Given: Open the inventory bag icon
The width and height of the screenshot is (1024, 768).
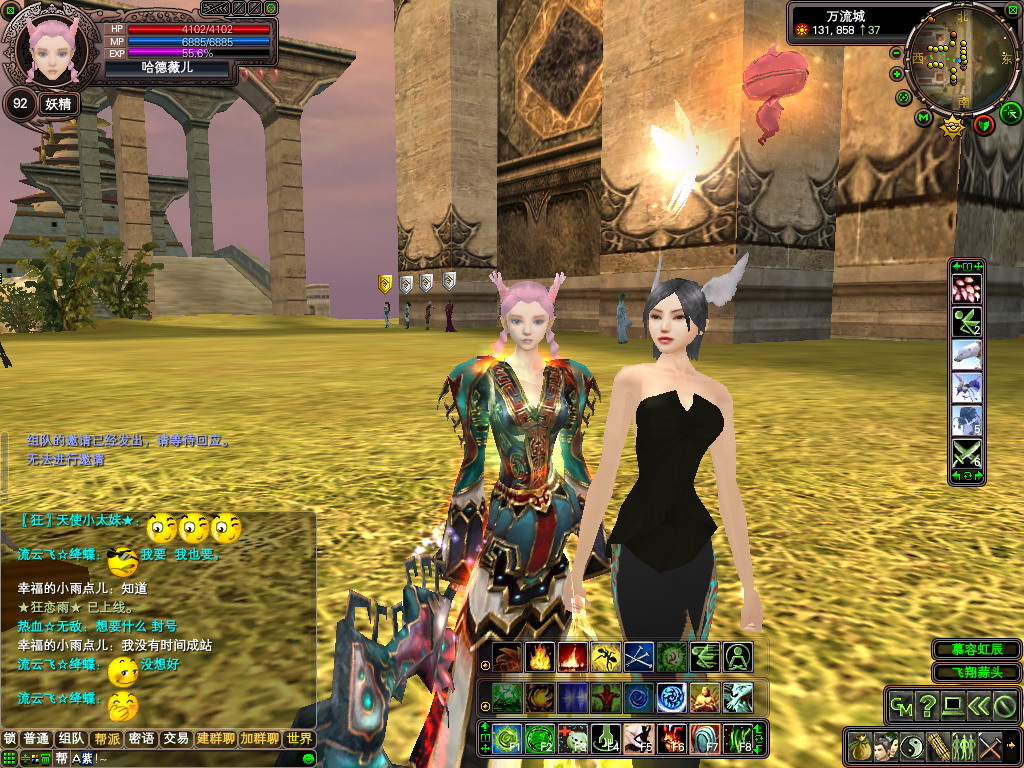Looking at the screenshot, I should click(x=859, y=746).
